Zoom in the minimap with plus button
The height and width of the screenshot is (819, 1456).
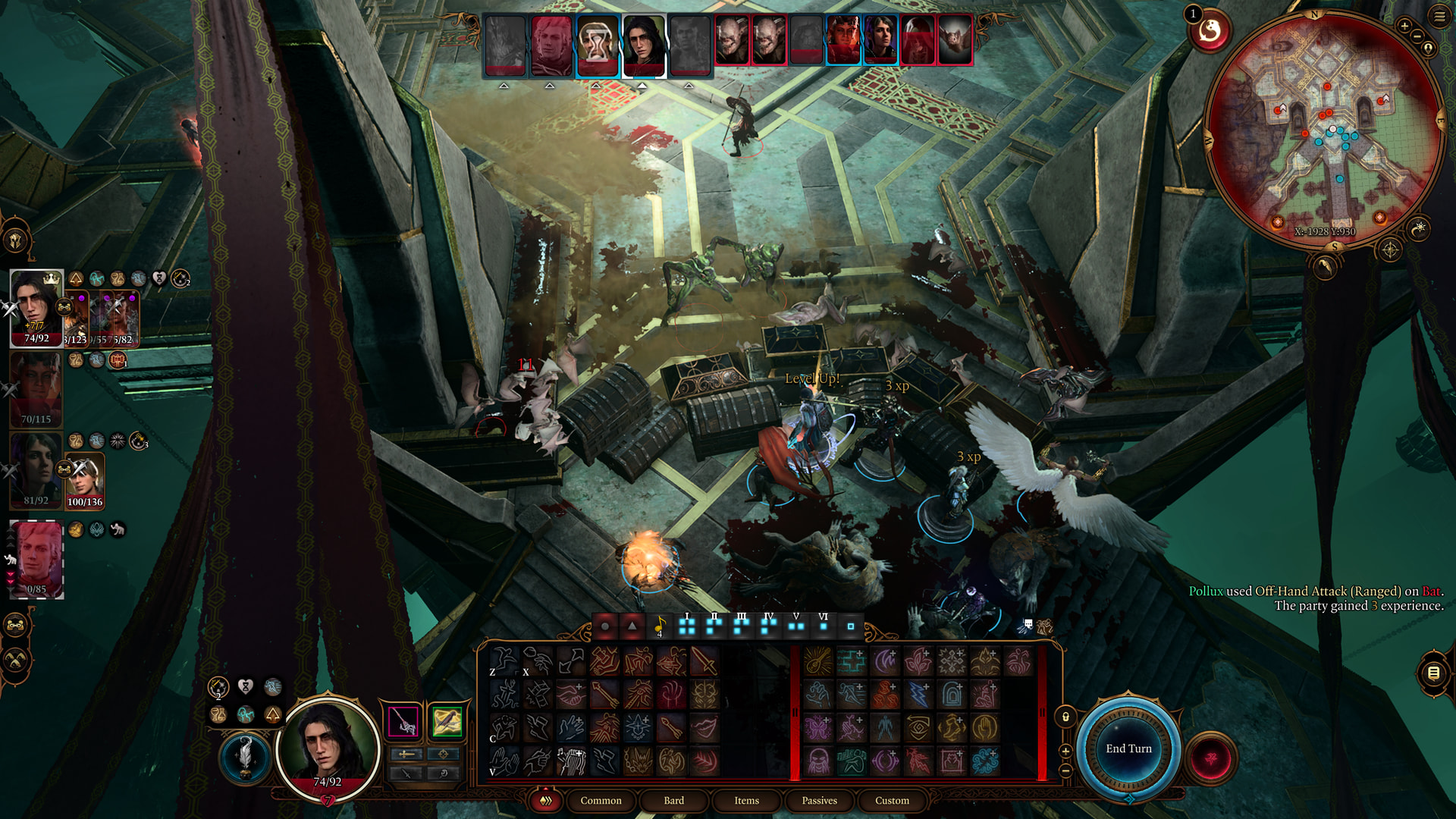(x=1404, y=26)
